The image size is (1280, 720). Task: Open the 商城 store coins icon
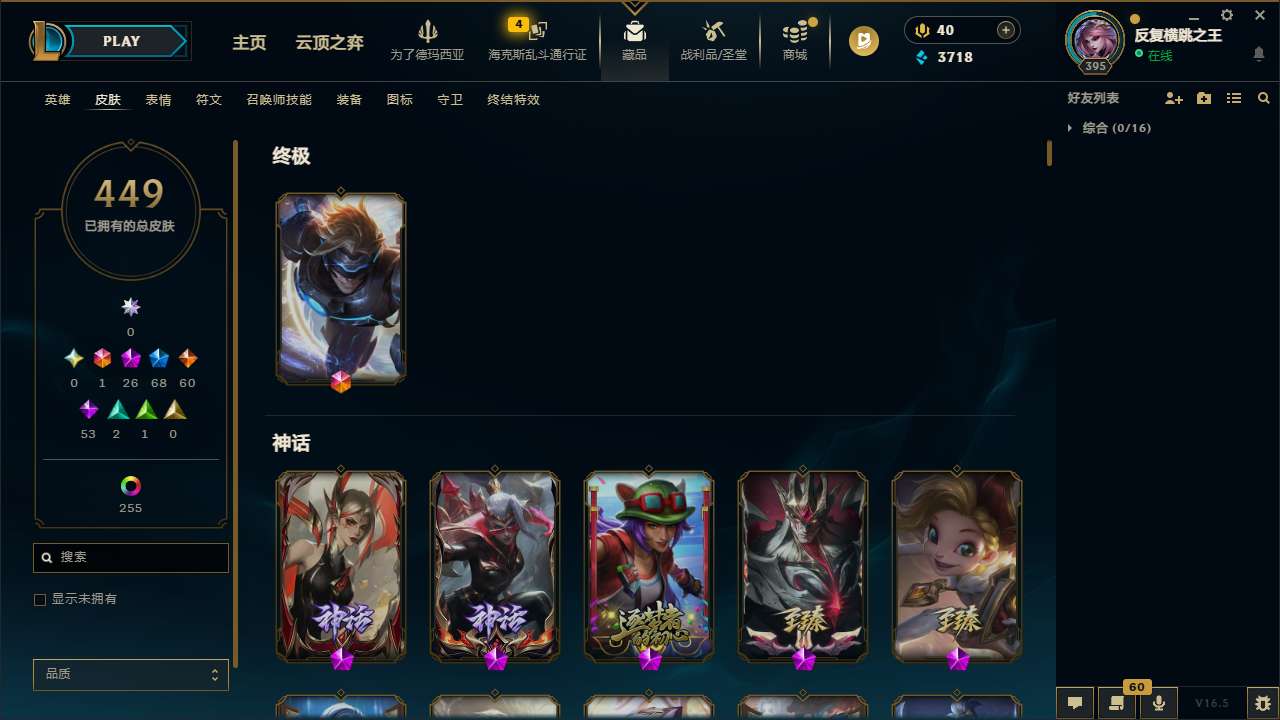click(x=794, y=30)
